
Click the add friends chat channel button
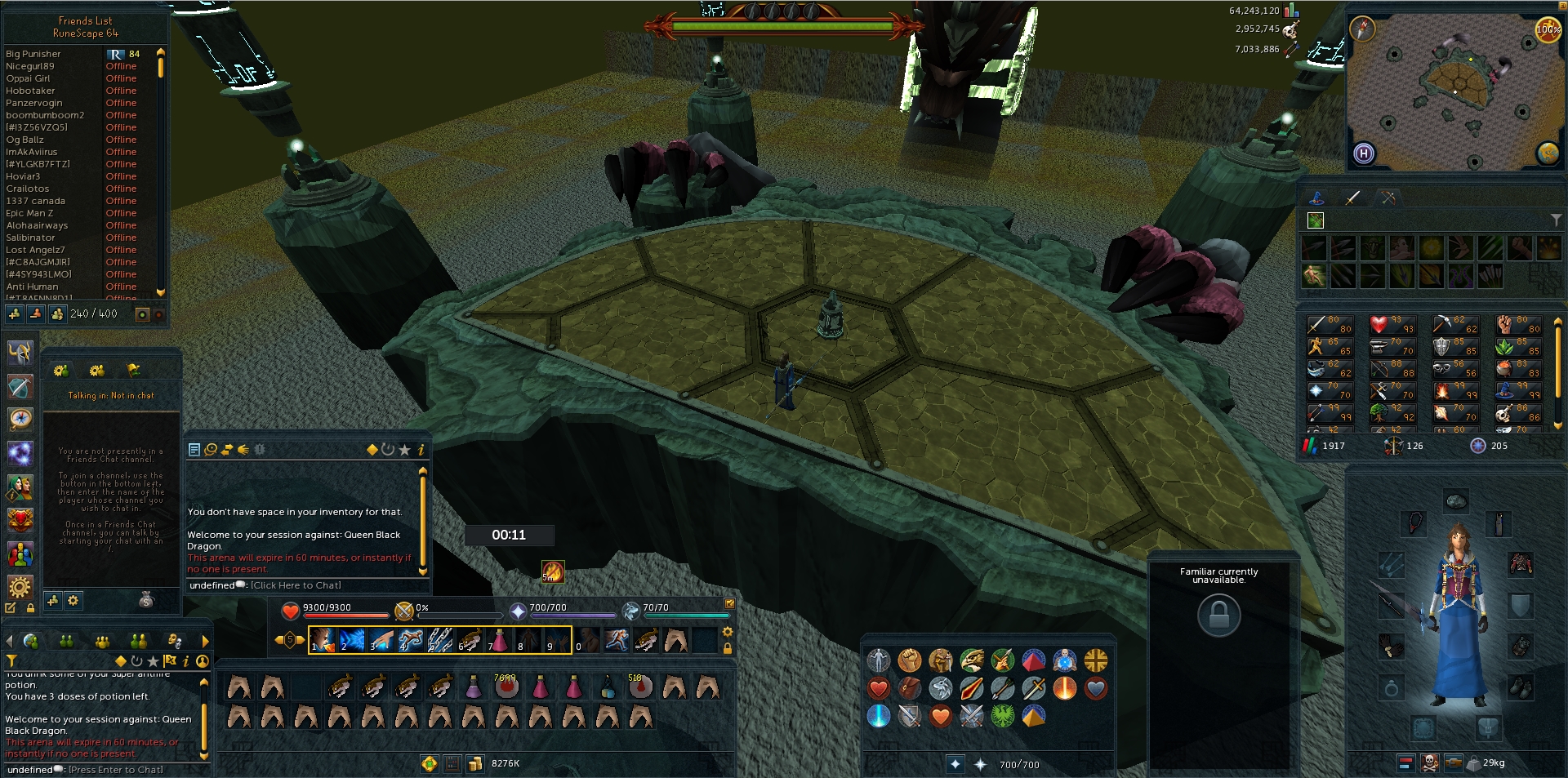tap(53, 601)
